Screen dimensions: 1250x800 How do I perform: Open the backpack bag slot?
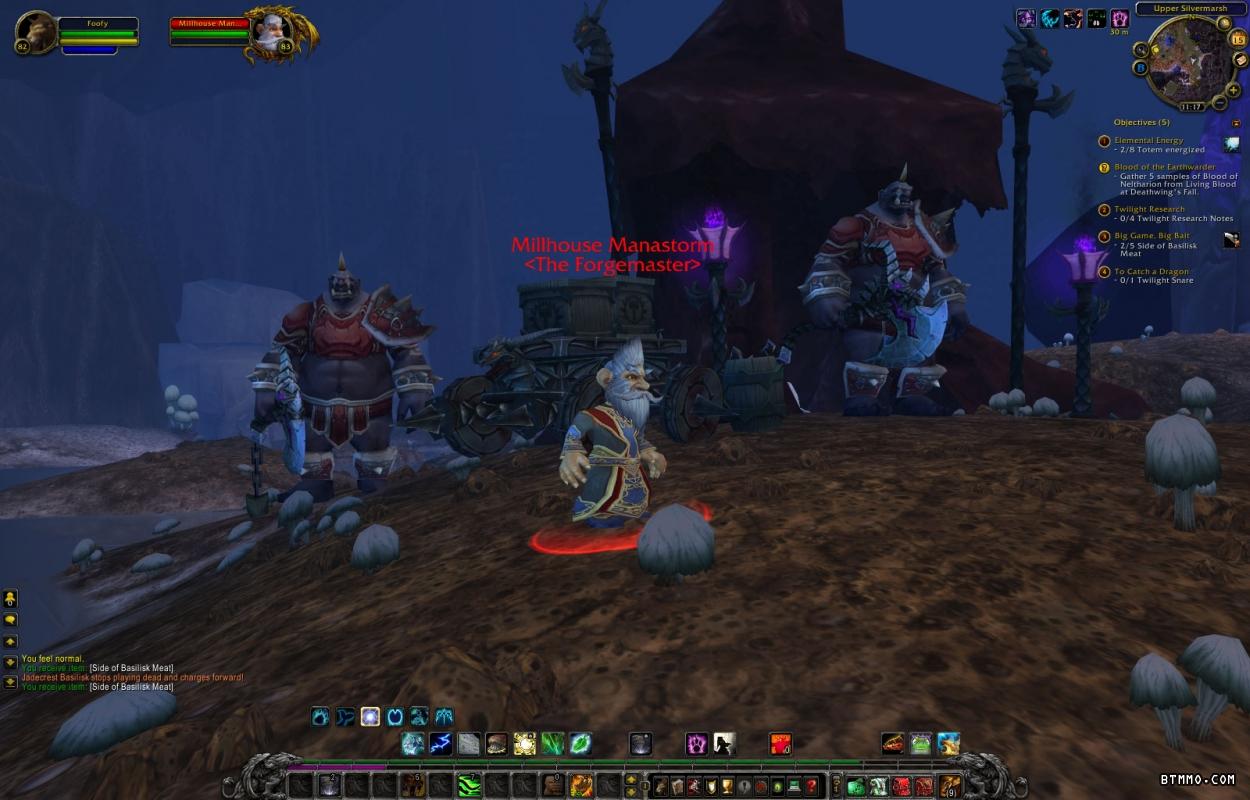pyautogui.click(x=950, y=786)
